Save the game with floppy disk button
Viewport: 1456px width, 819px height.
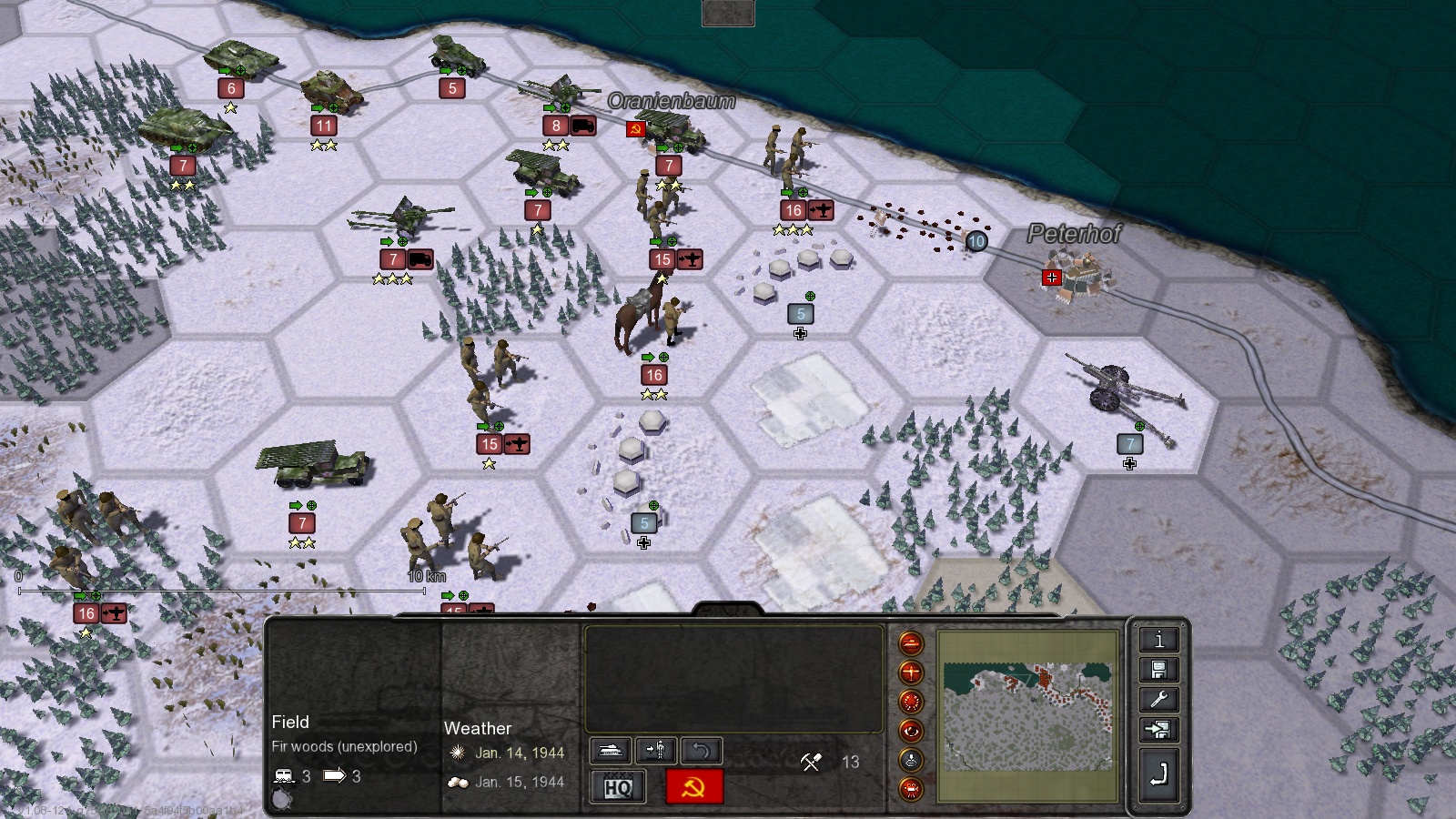1158,670
